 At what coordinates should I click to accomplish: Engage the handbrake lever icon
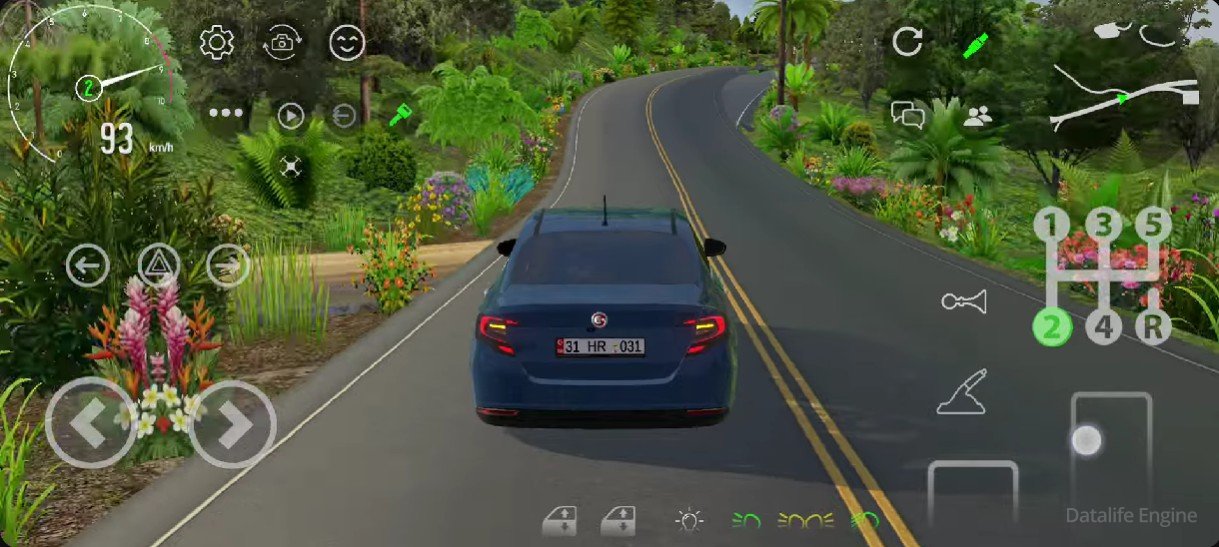[963, 391]
